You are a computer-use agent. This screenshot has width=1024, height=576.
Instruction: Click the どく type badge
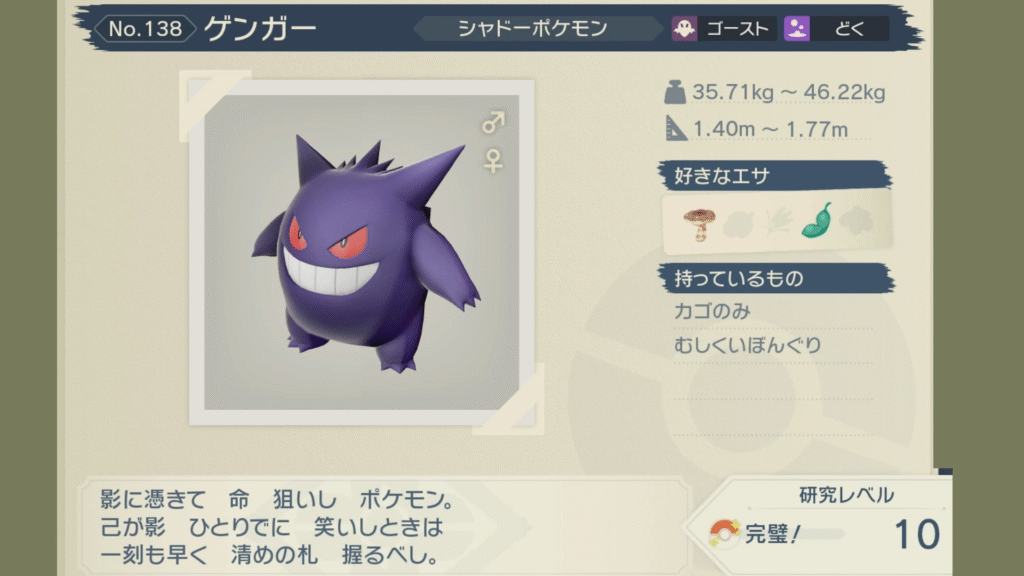pos(836,28)
